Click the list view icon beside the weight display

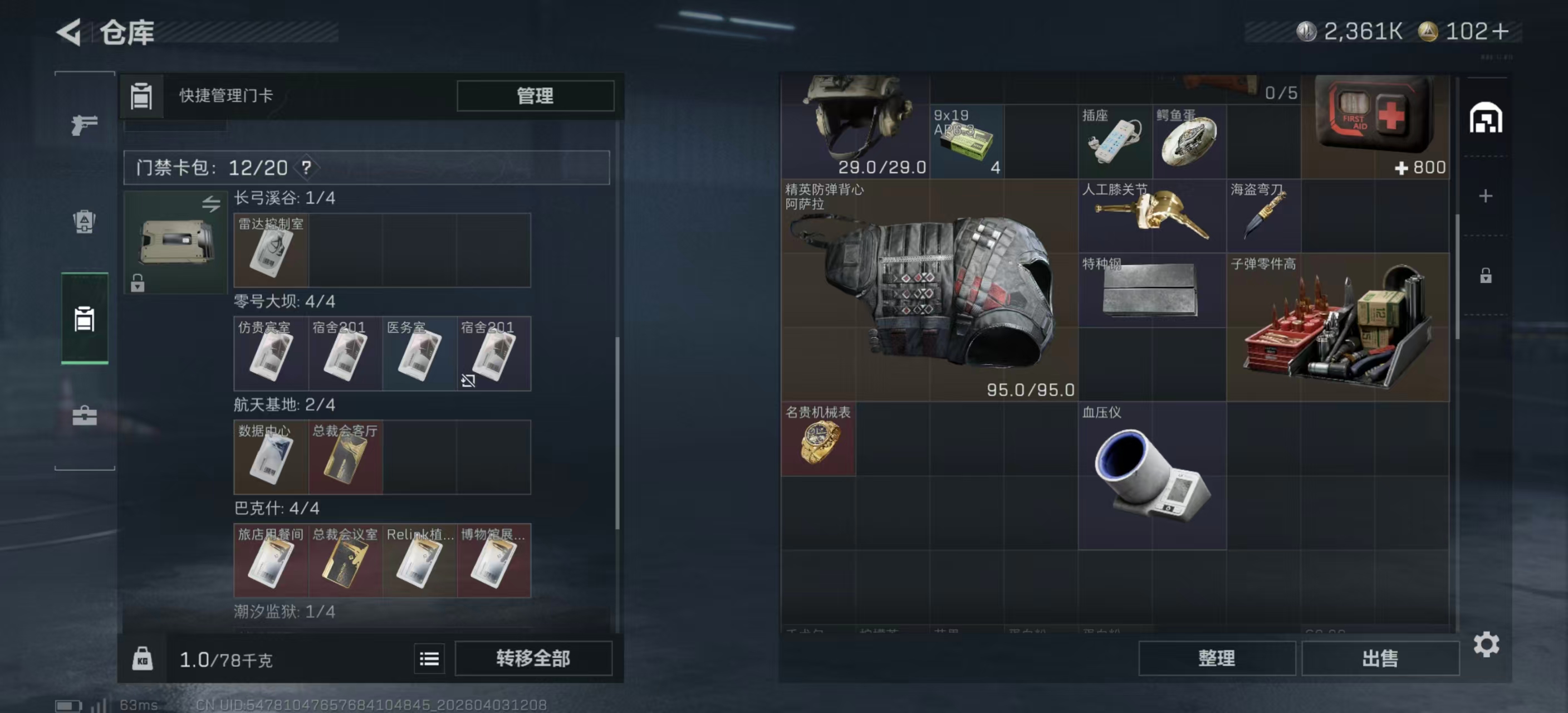(429, 658)
